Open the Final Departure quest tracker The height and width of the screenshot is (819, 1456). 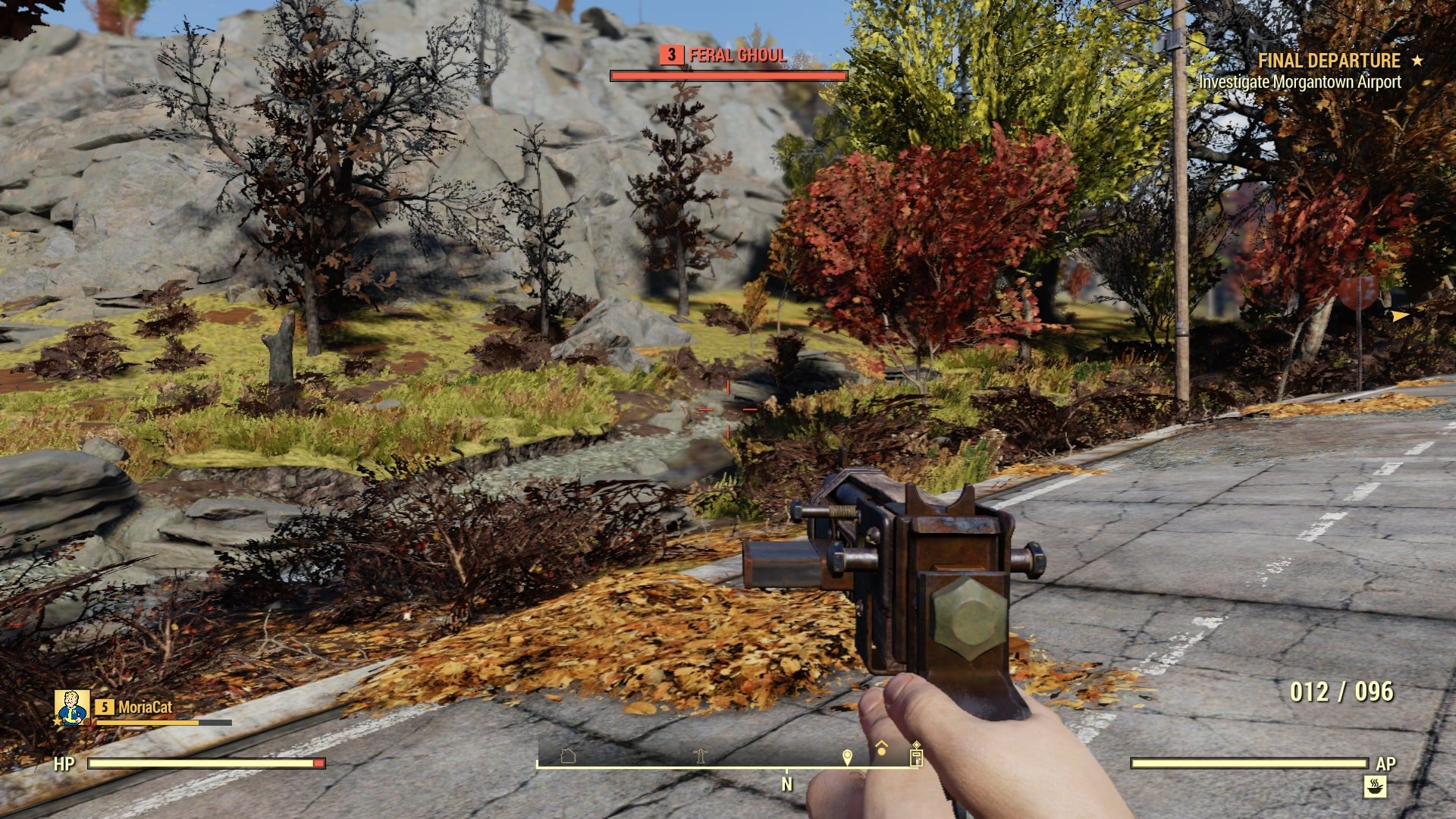(x=1329, y=61)
